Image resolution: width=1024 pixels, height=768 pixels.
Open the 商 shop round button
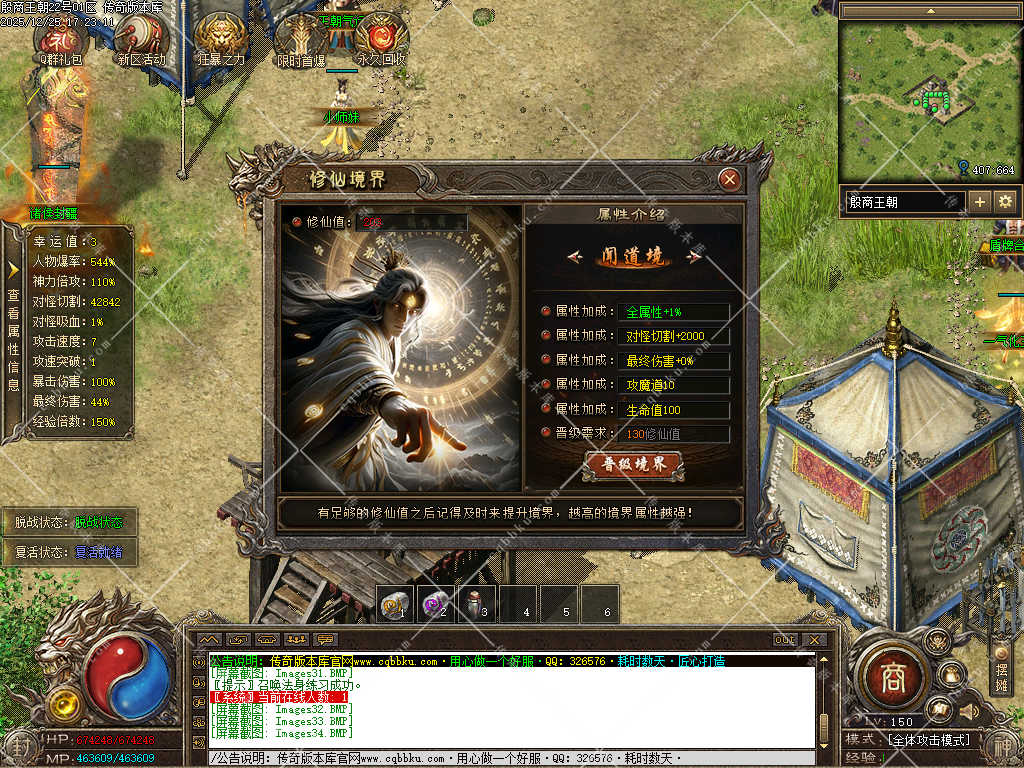coord(891,678)
